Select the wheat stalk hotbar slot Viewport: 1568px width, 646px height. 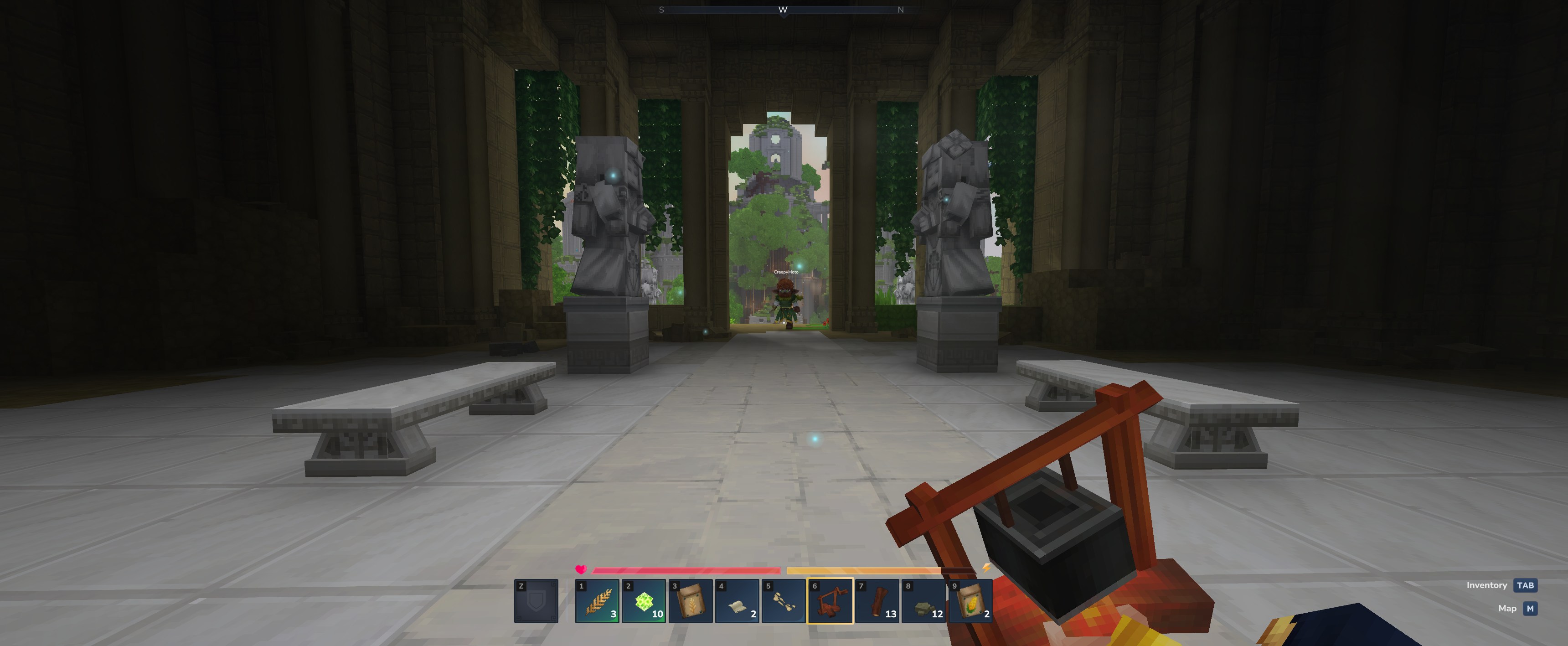(x=597, y=601)
